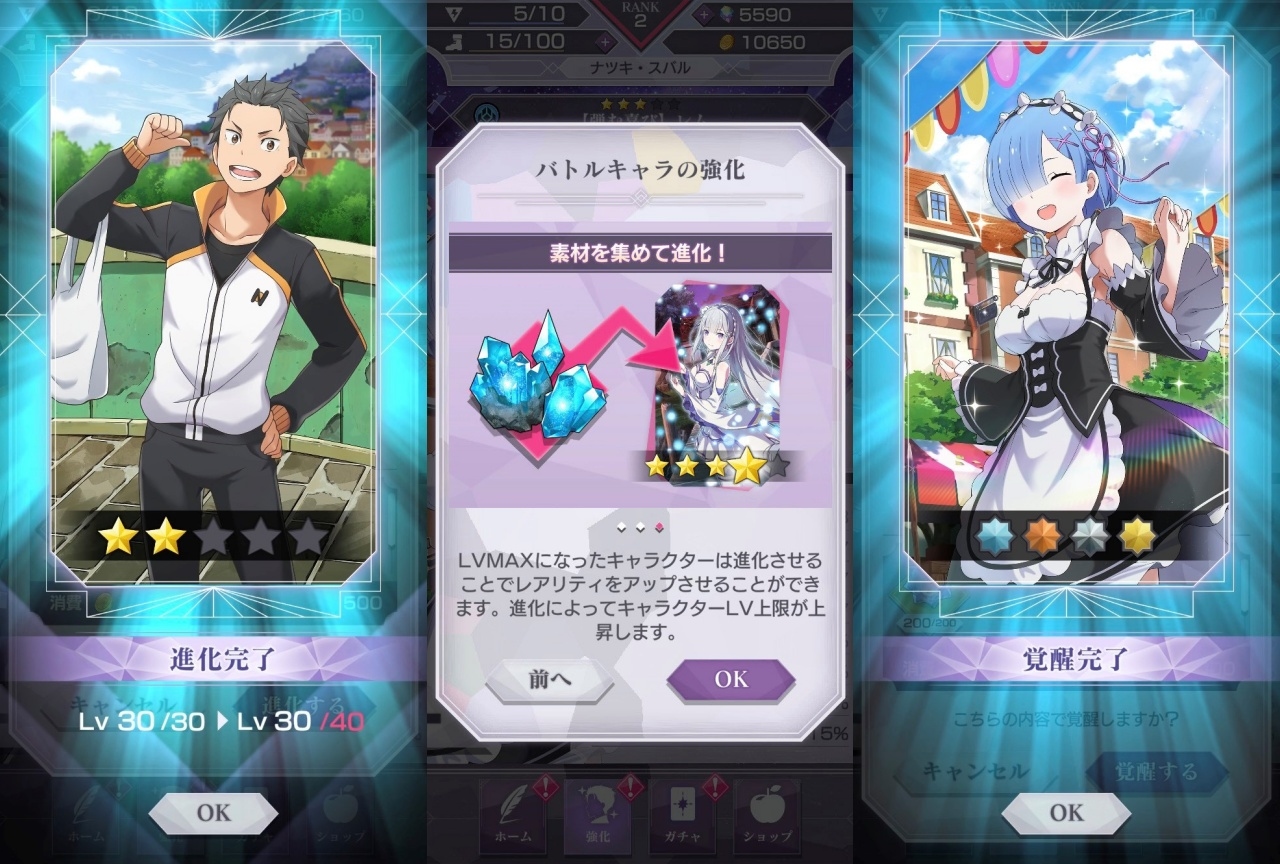Tap the teal awakening orb on Rem's card
Viewport: 1280px width, 864px height.
pos(995,536)
